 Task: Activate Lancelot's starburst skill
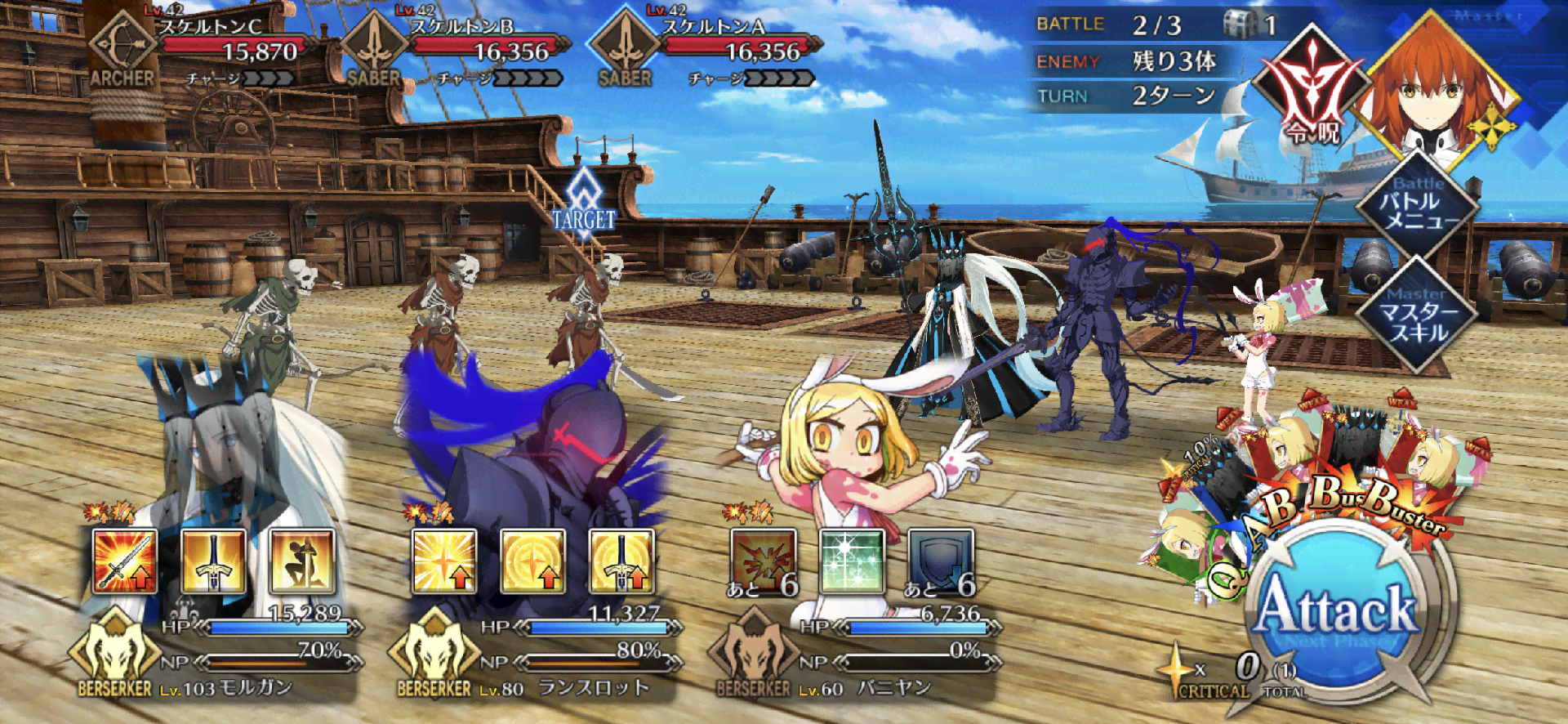pos(444,561)
